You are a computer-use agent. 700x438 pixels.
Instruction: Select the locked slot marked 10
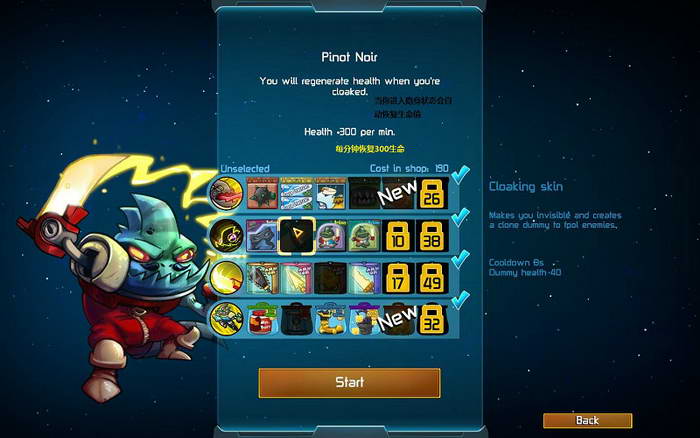coord(398,235)
